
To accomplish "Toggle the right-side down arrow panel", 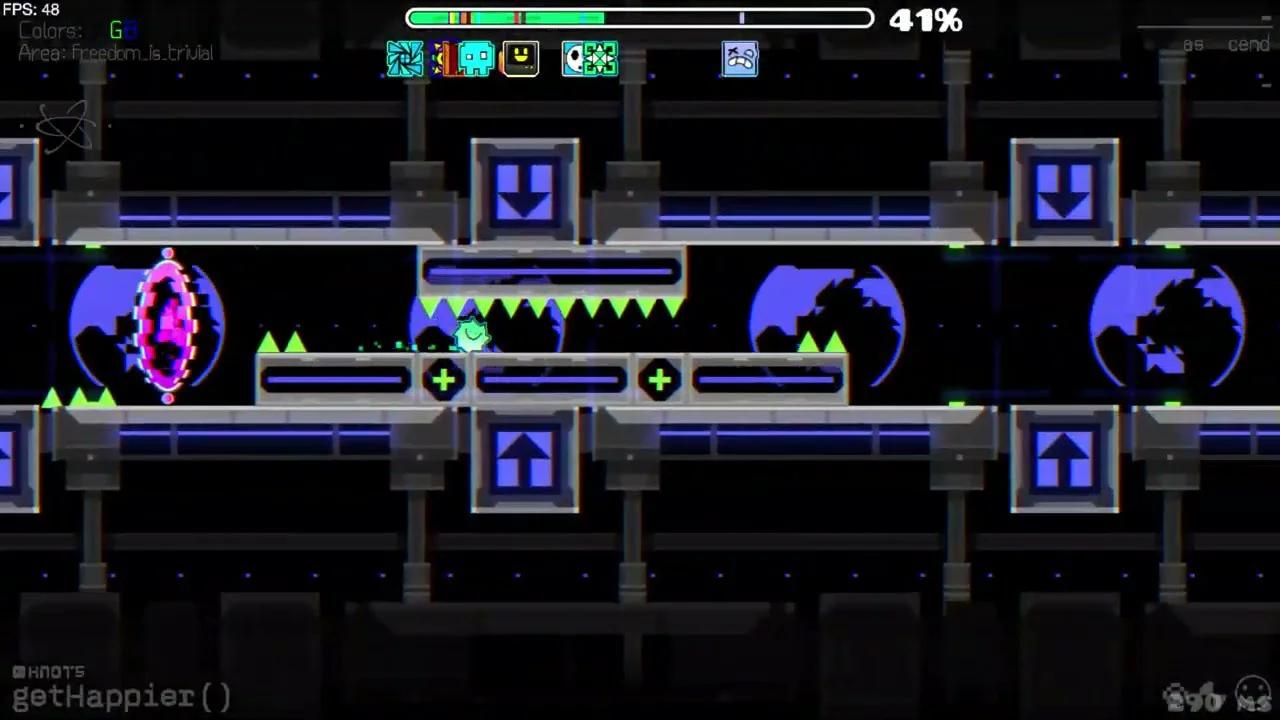I will click(1066, 190).
